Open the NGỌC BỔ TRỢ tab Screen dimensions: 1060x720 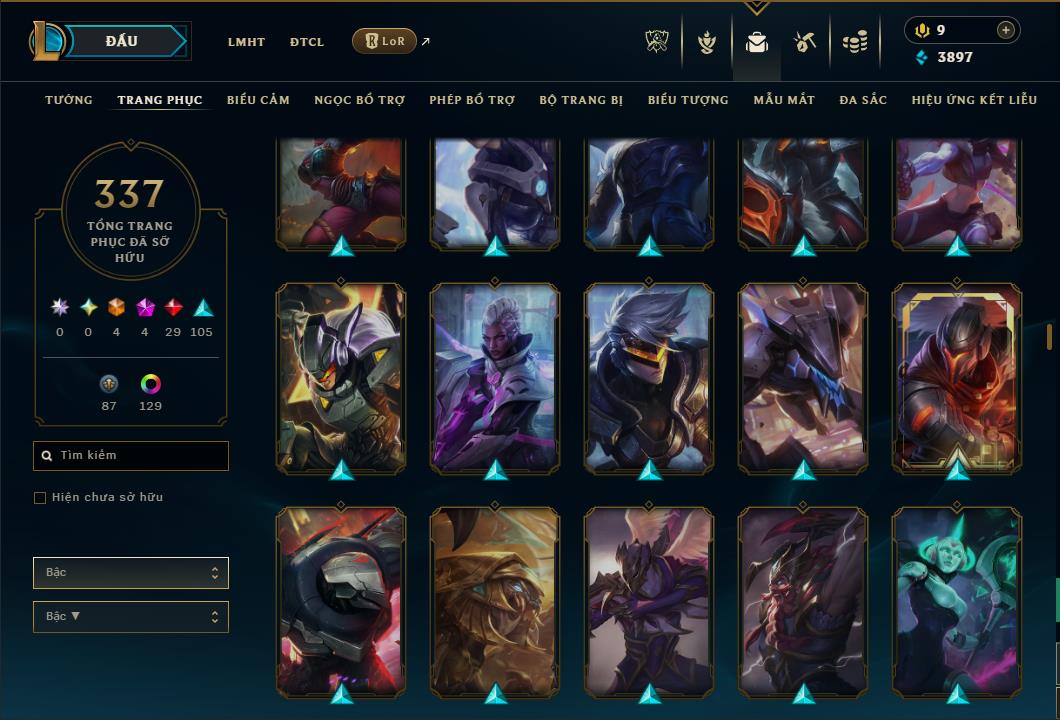pyautogui.click(x=359, y=100)
